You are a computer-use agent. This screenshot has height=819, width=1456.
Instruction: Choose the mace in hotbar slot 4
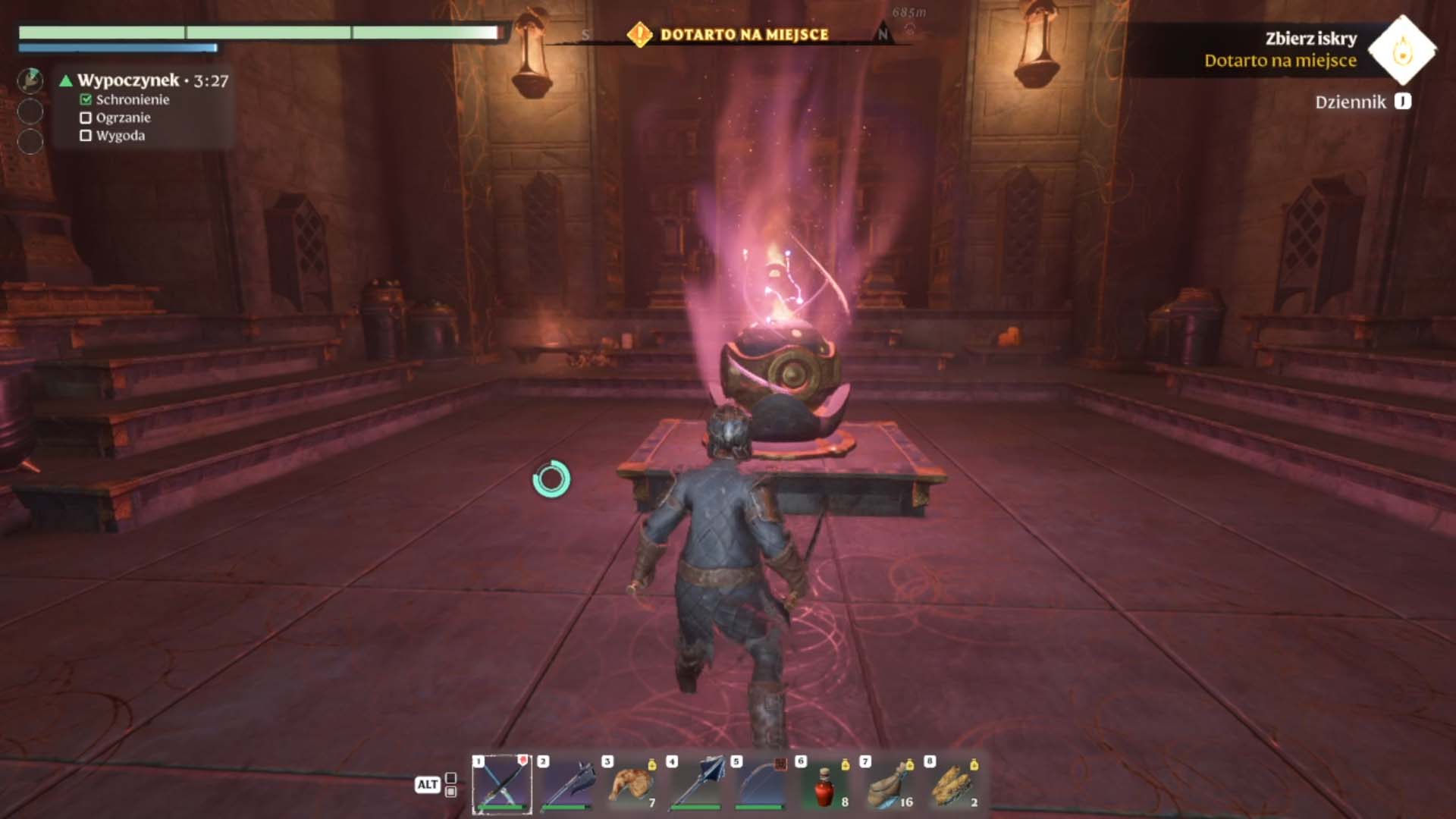click(696, 784)
